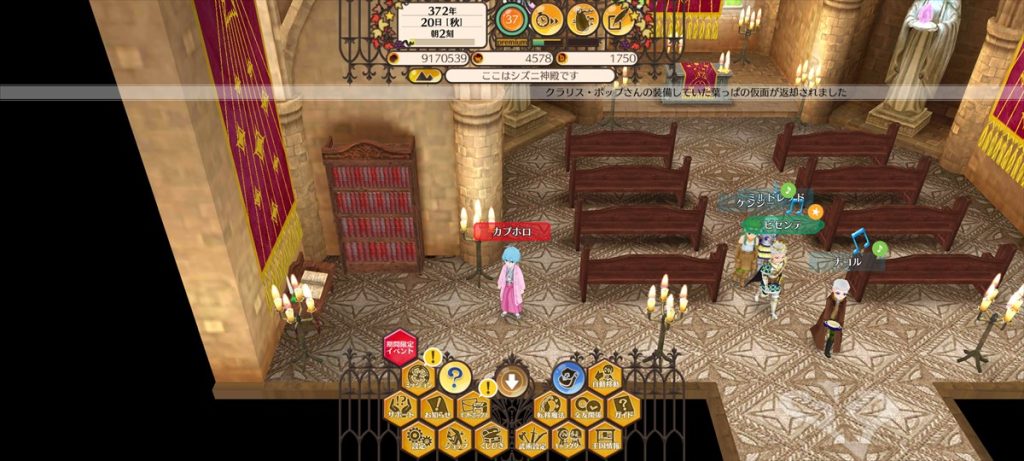This screenshot has width=1024, height=461.
Task: Open the Guide (ガイド) menu
Action: (623, 407)
